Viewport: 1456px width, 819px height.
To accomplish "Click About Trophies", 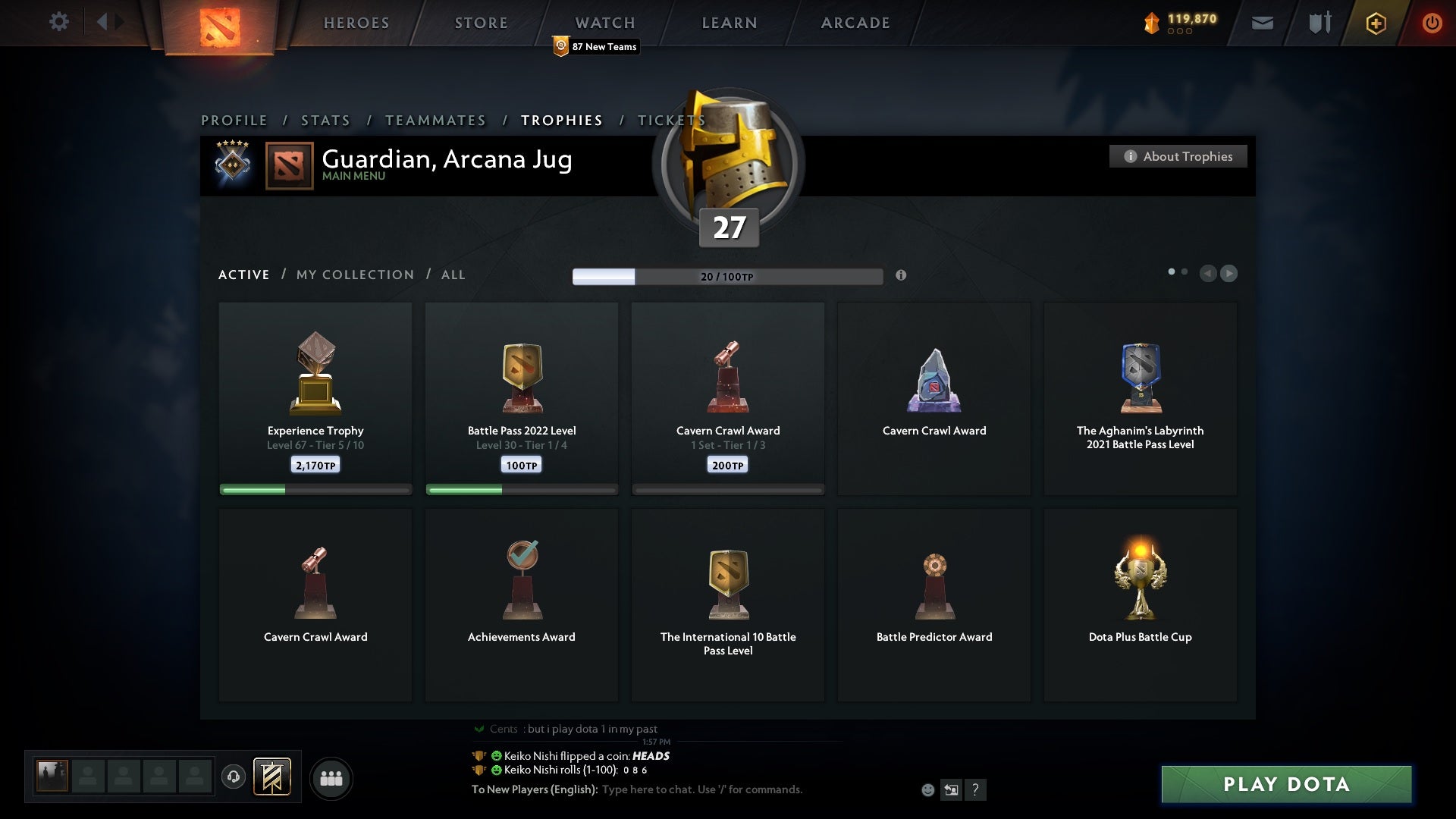I will click(1178, 156).
